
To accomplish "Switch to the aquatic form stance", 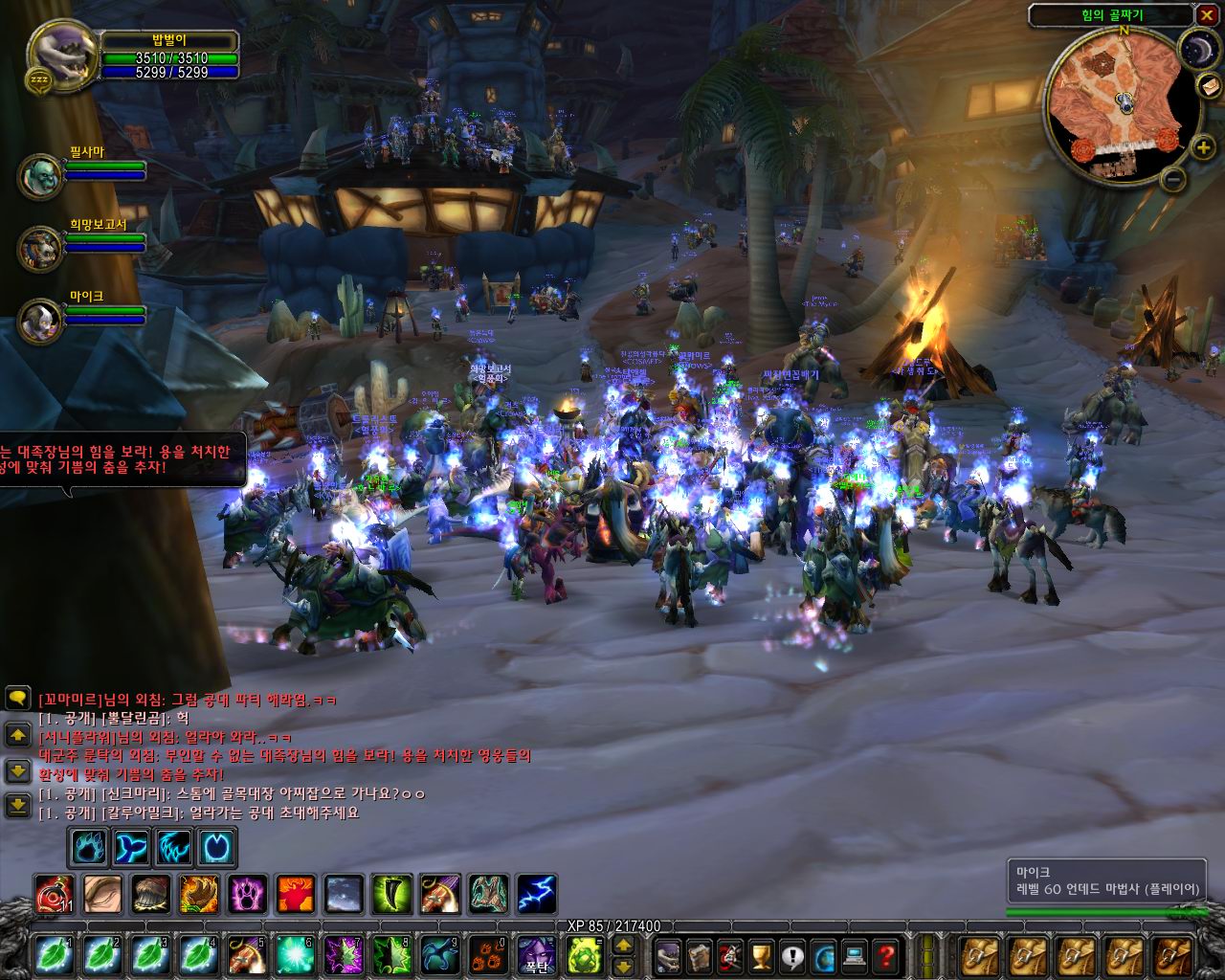I will coord(131,847).
